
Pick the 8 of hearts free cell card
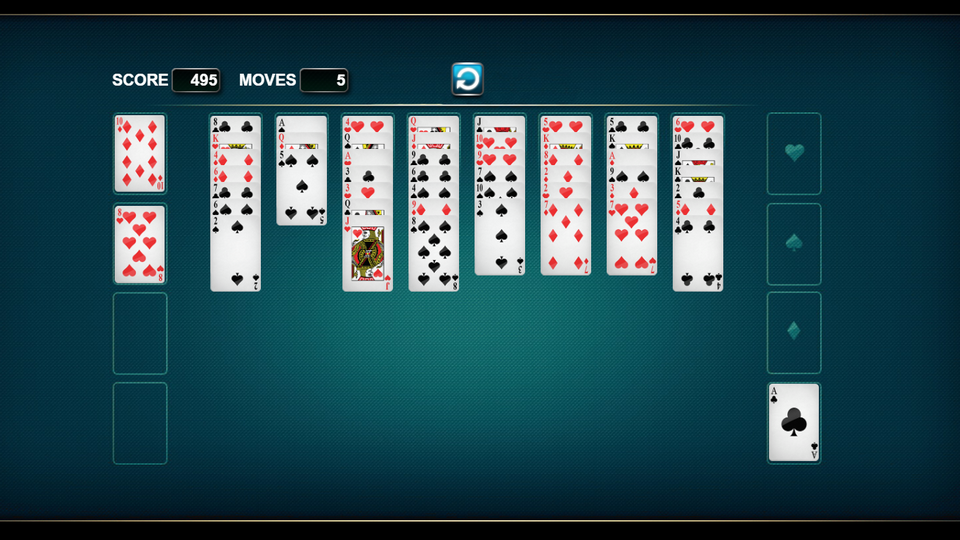[139, 244]
